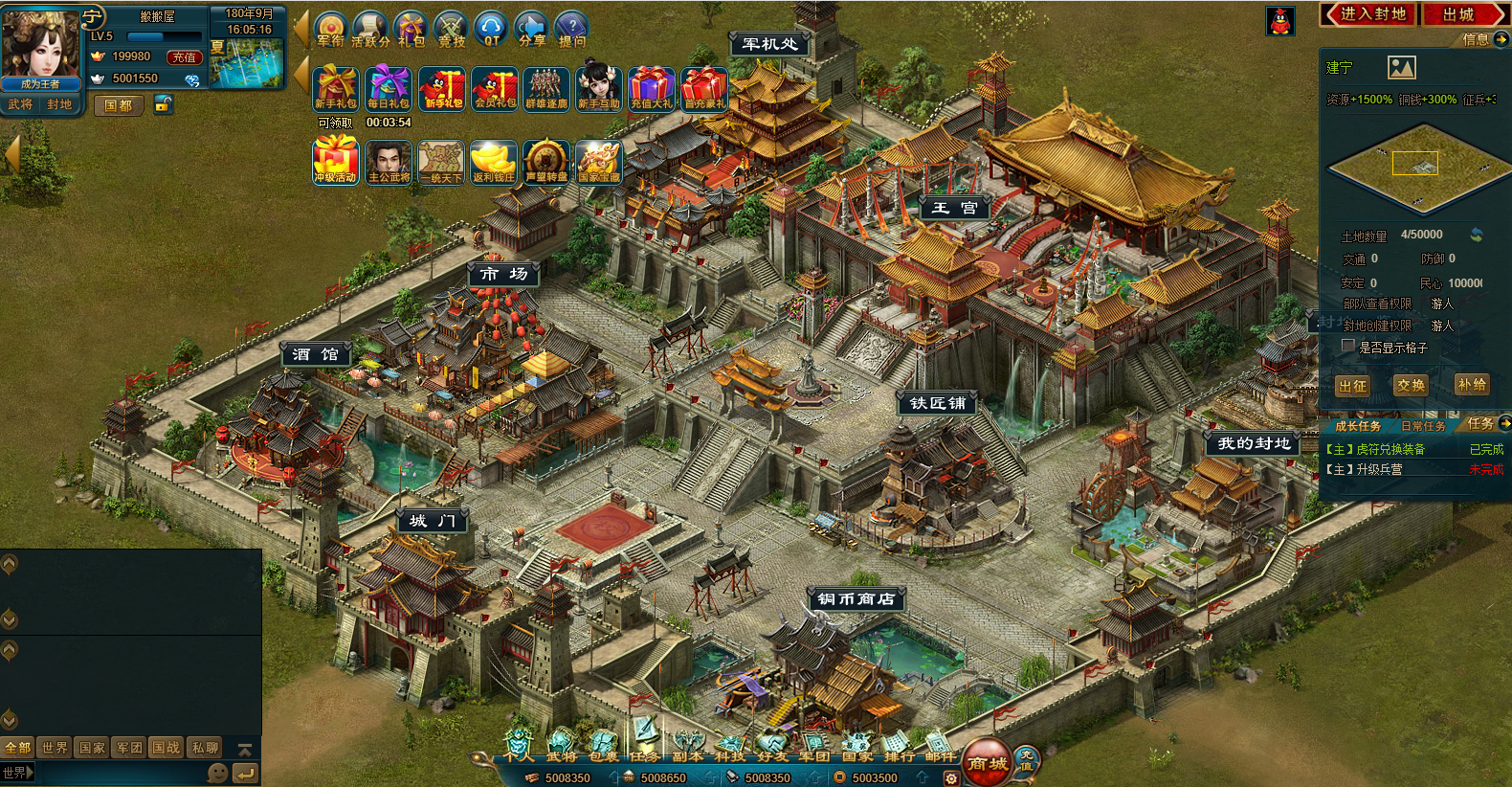Toggle the 是否显示格子 grid checkbox
This screenshot has height=787, width=1512.
[x=1348, y=347]
